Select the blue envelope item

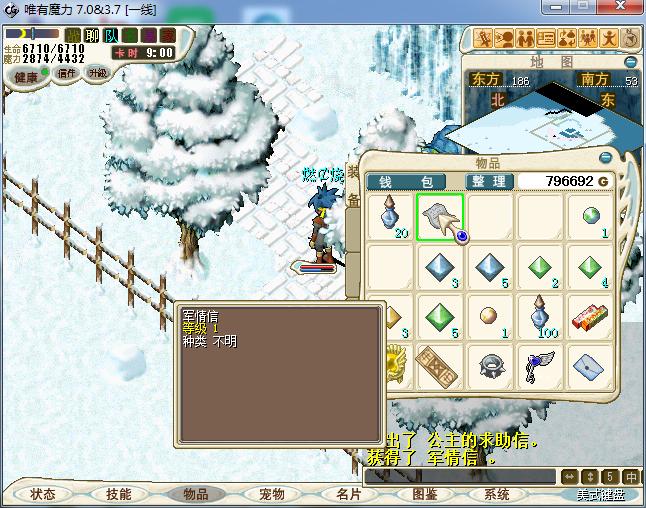pyautogui.click(x=590, y=368)
